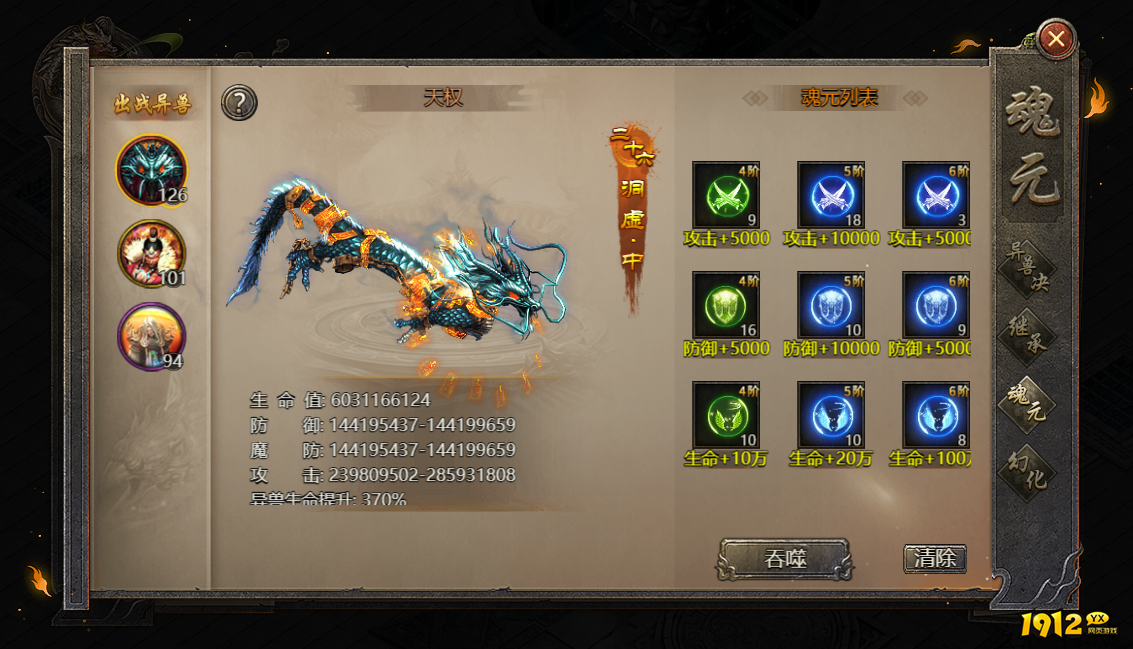Select the green 4阶 生命+10万 soul
This screenshot has height=649, width=1133.
tap(726, 415)
